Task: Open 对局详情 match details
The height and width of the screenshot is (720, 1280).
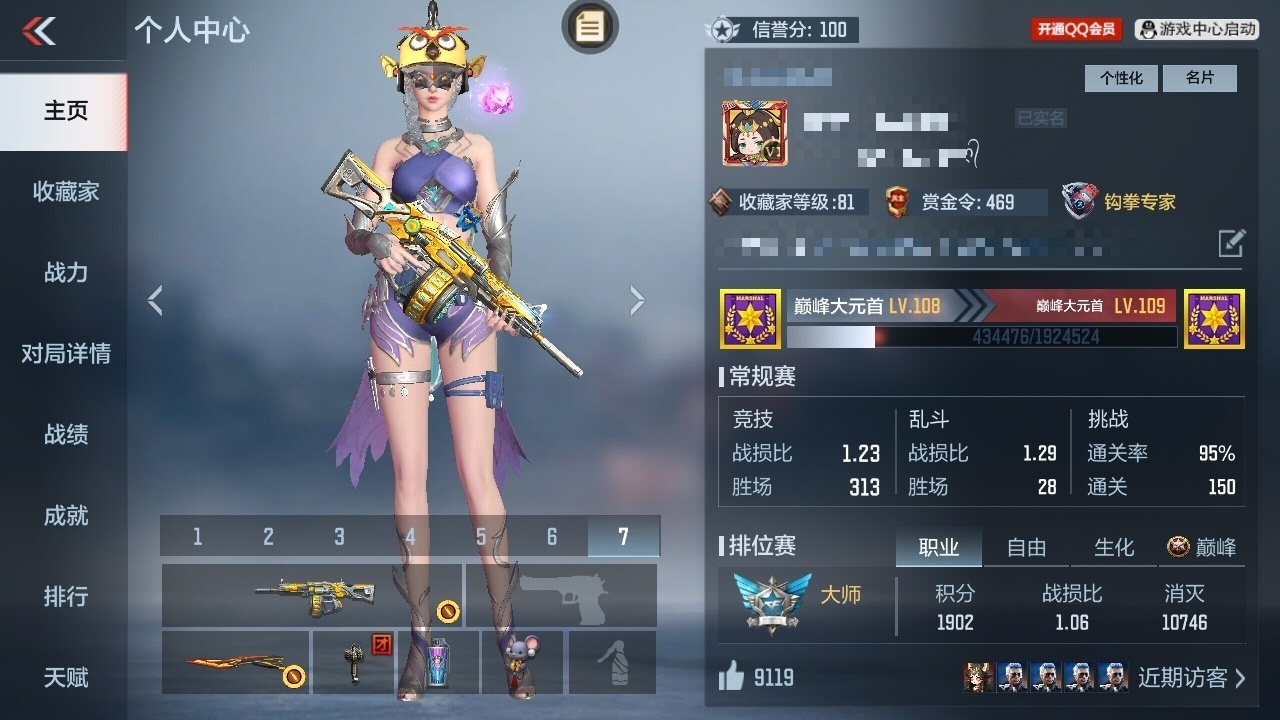Action: click(65, 354)
